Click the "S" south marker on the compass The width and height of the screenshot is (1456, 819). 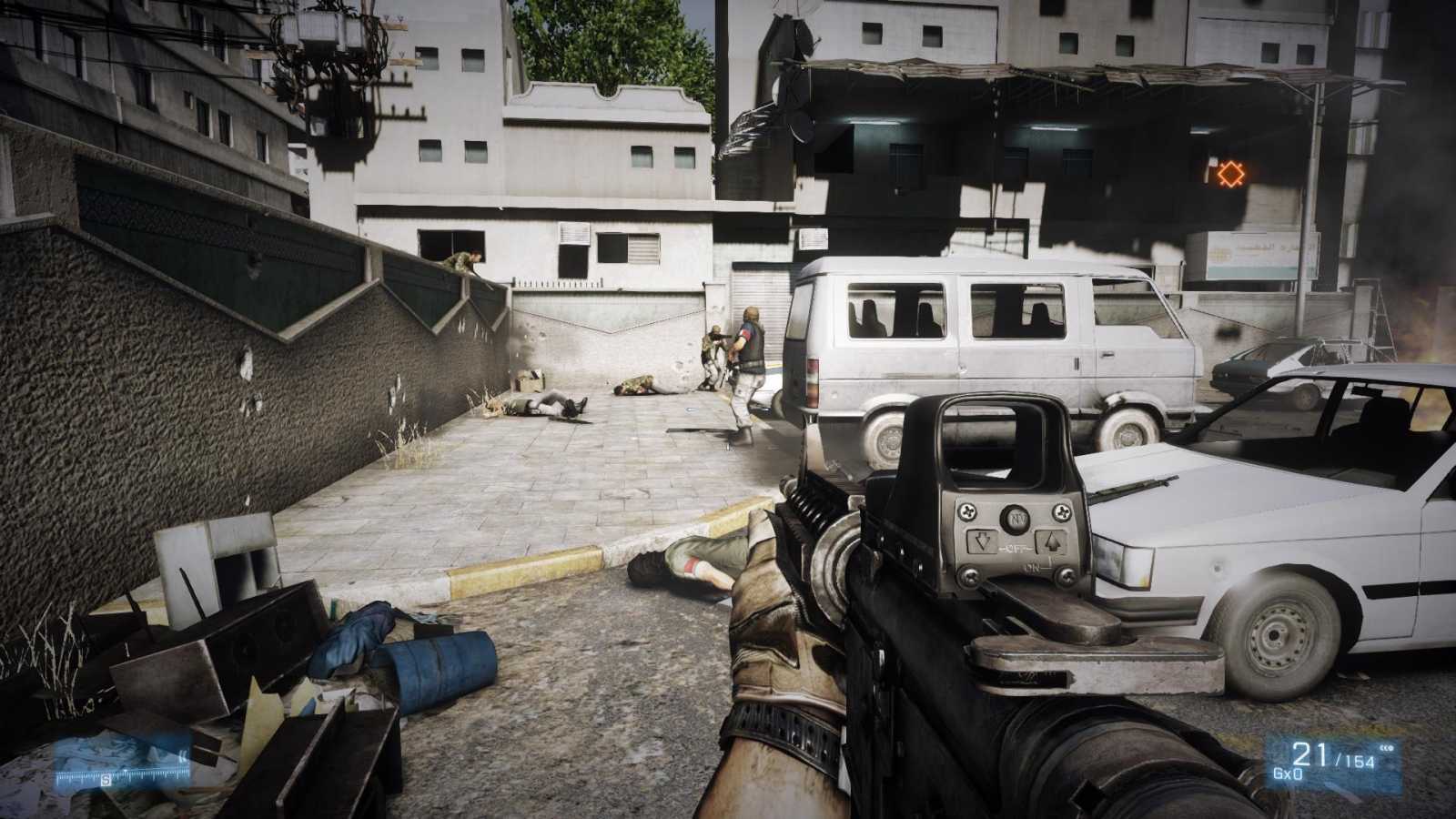pos(106,780)
